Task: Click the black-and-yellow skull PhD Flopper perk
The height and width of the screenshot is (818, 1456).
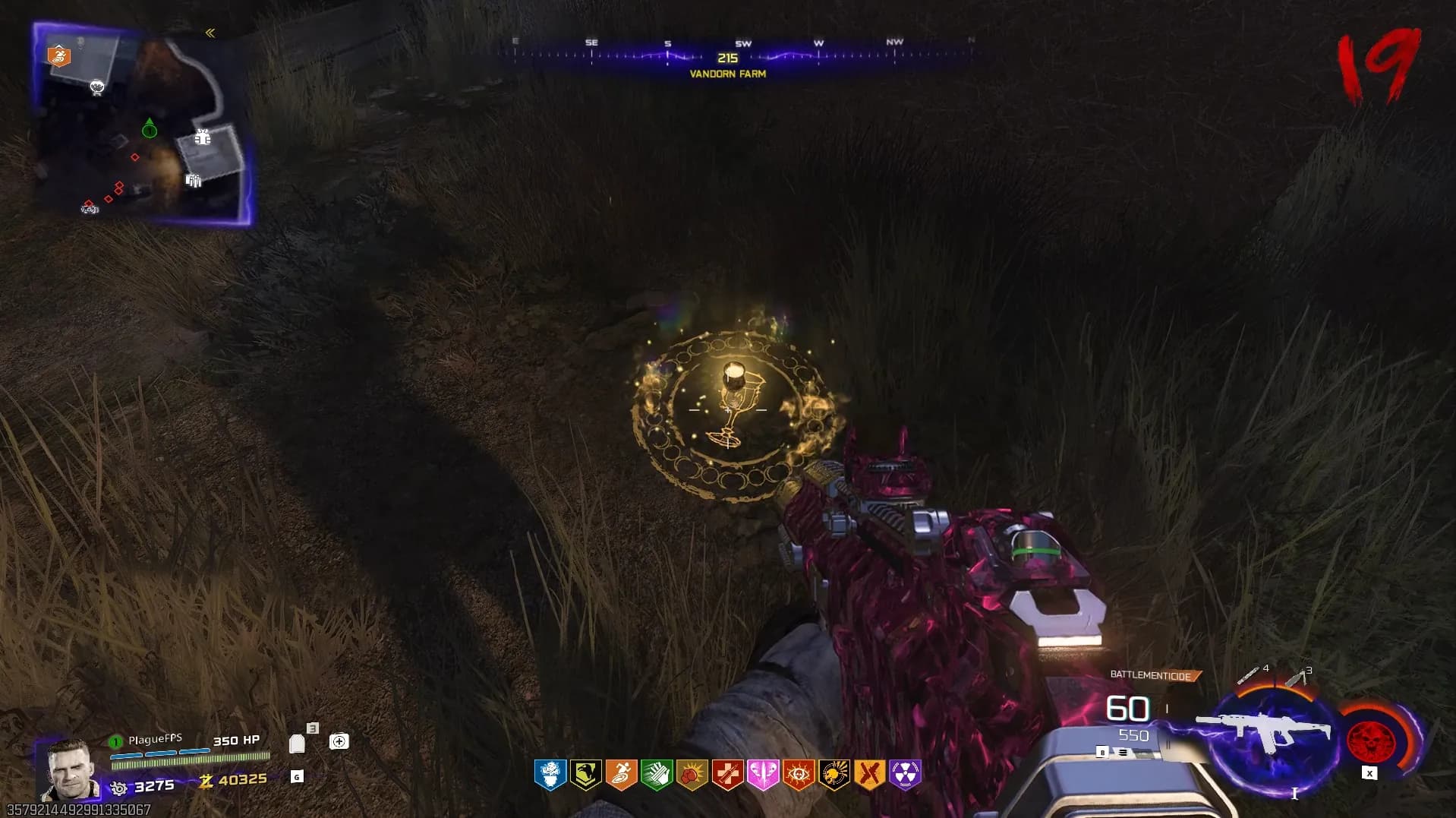Action: point(834,775)
